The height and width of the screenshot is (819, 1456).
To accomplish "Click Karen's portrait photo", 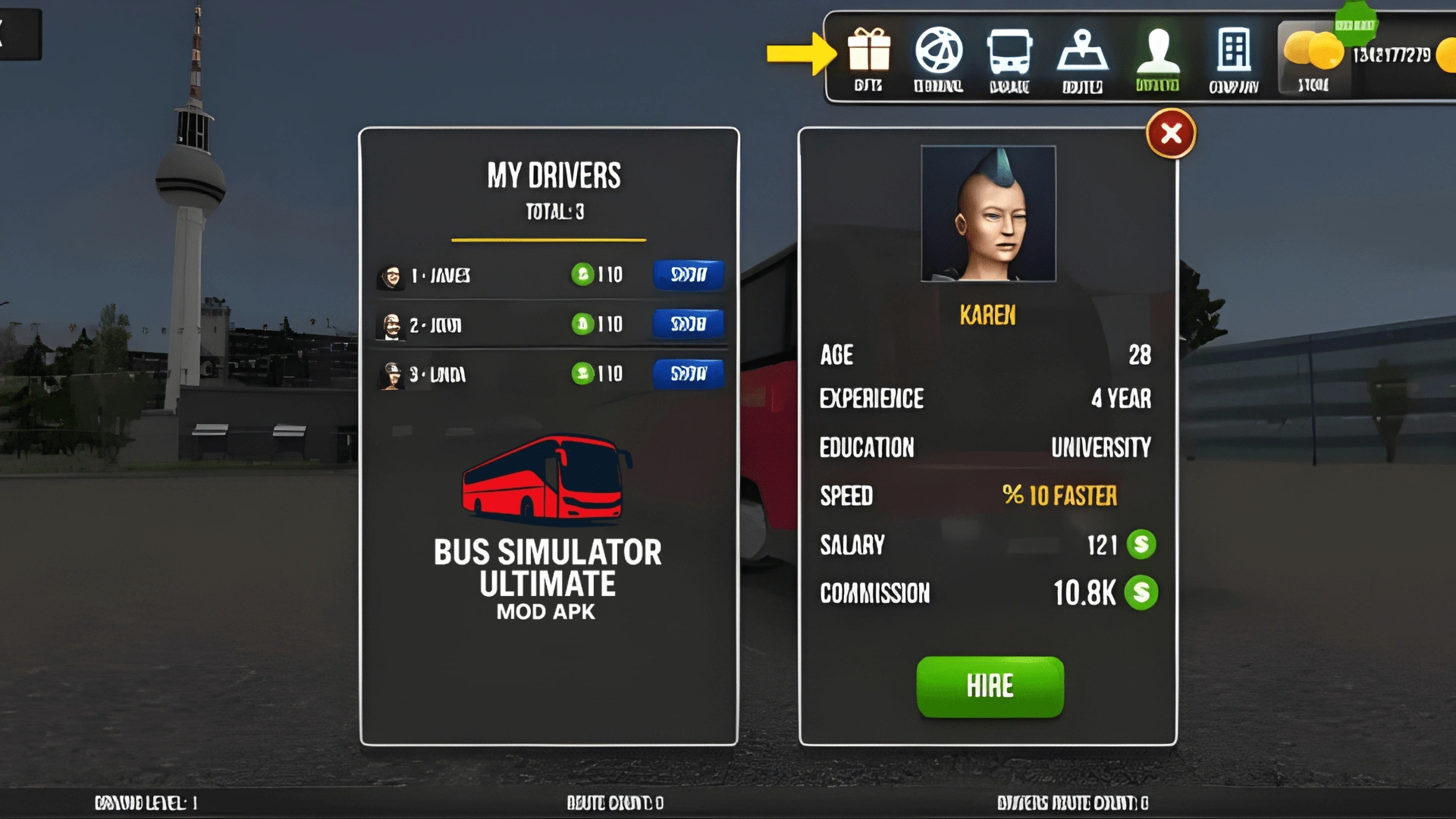I will point(987,213).
